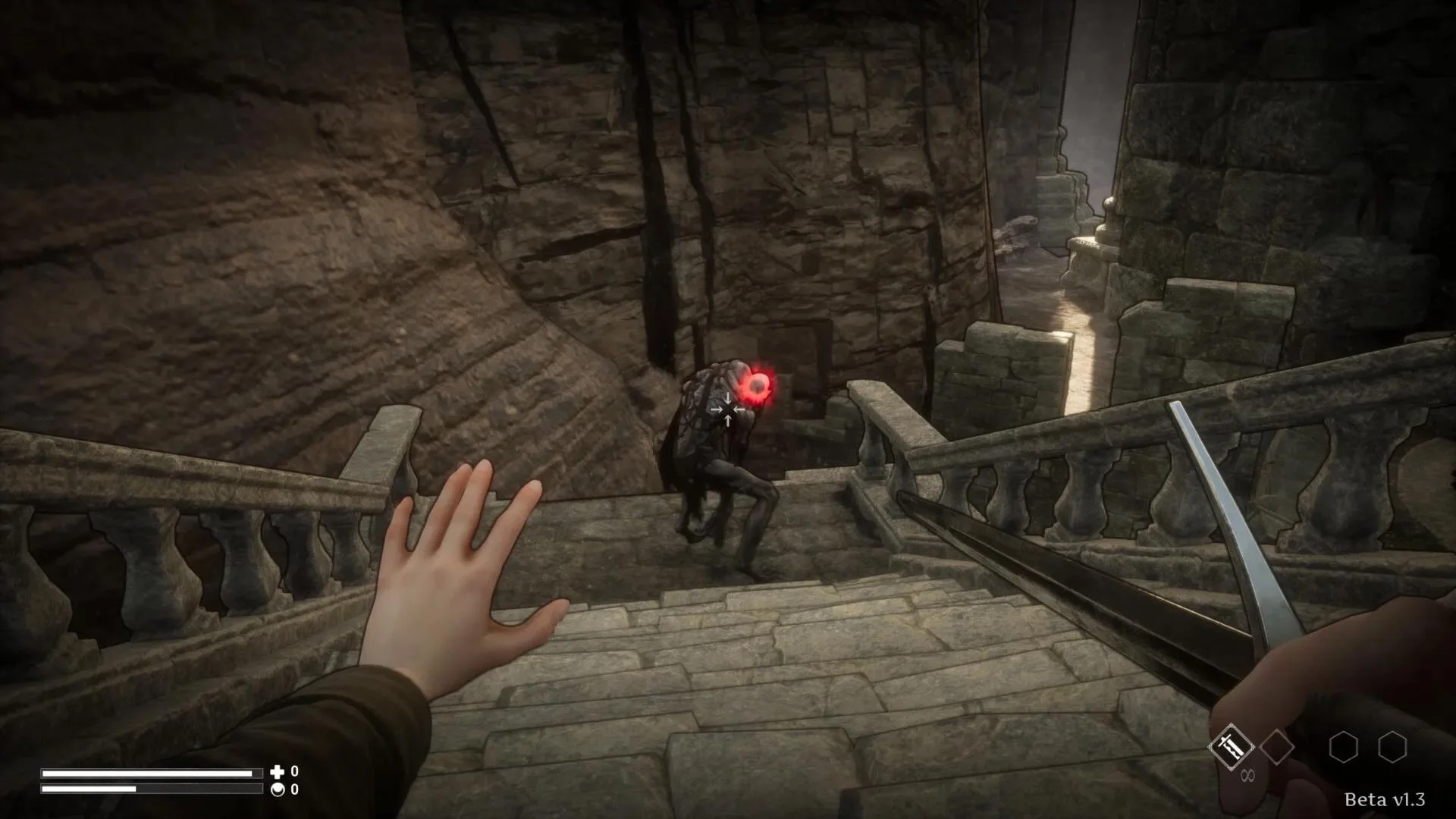1456x819 pixels.
Task: Click the zero counter next to the plus
Action: (294, 773)
